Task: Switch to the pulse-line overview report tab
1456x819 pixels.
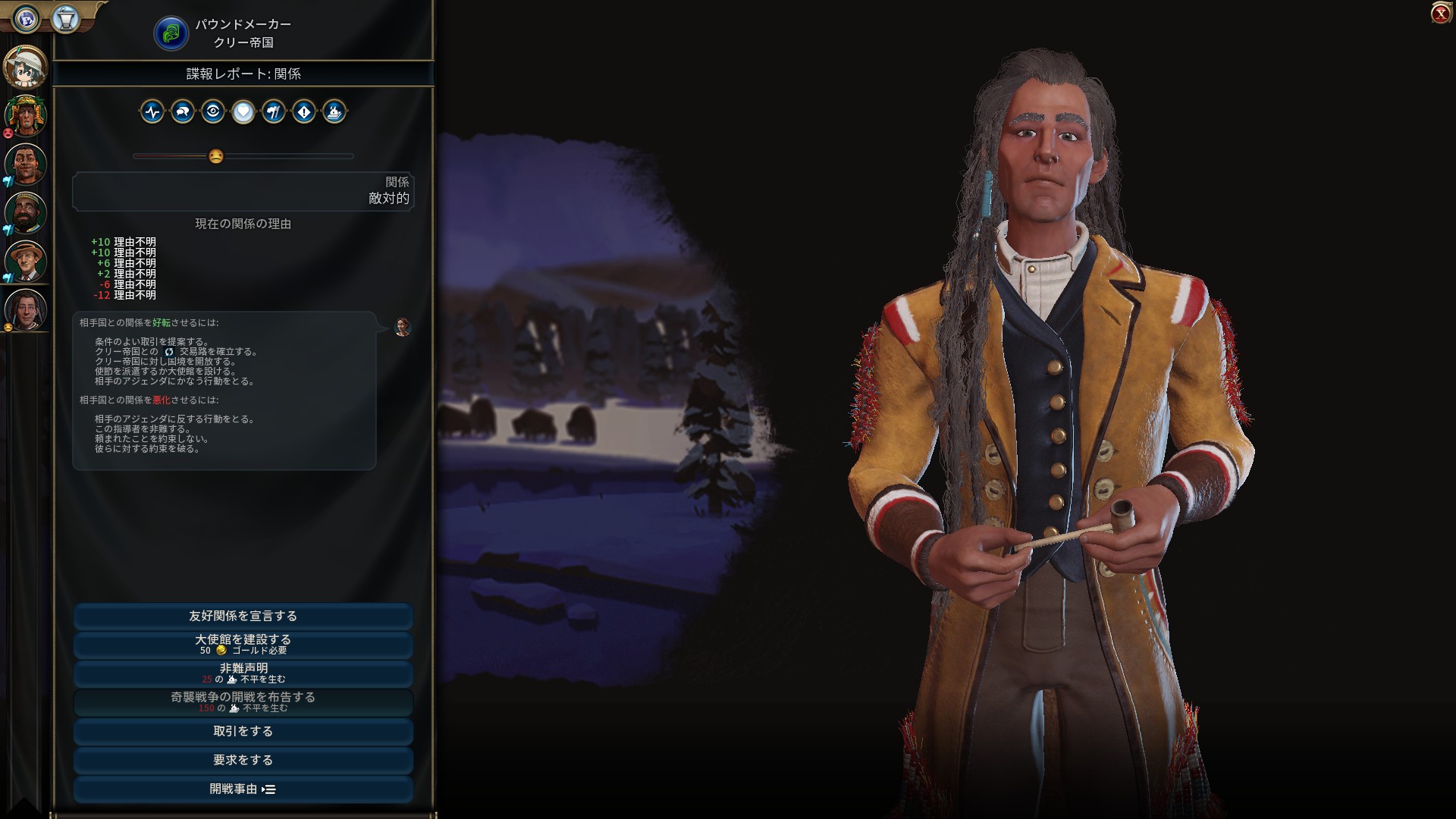Action: click(x=152, y=112)
